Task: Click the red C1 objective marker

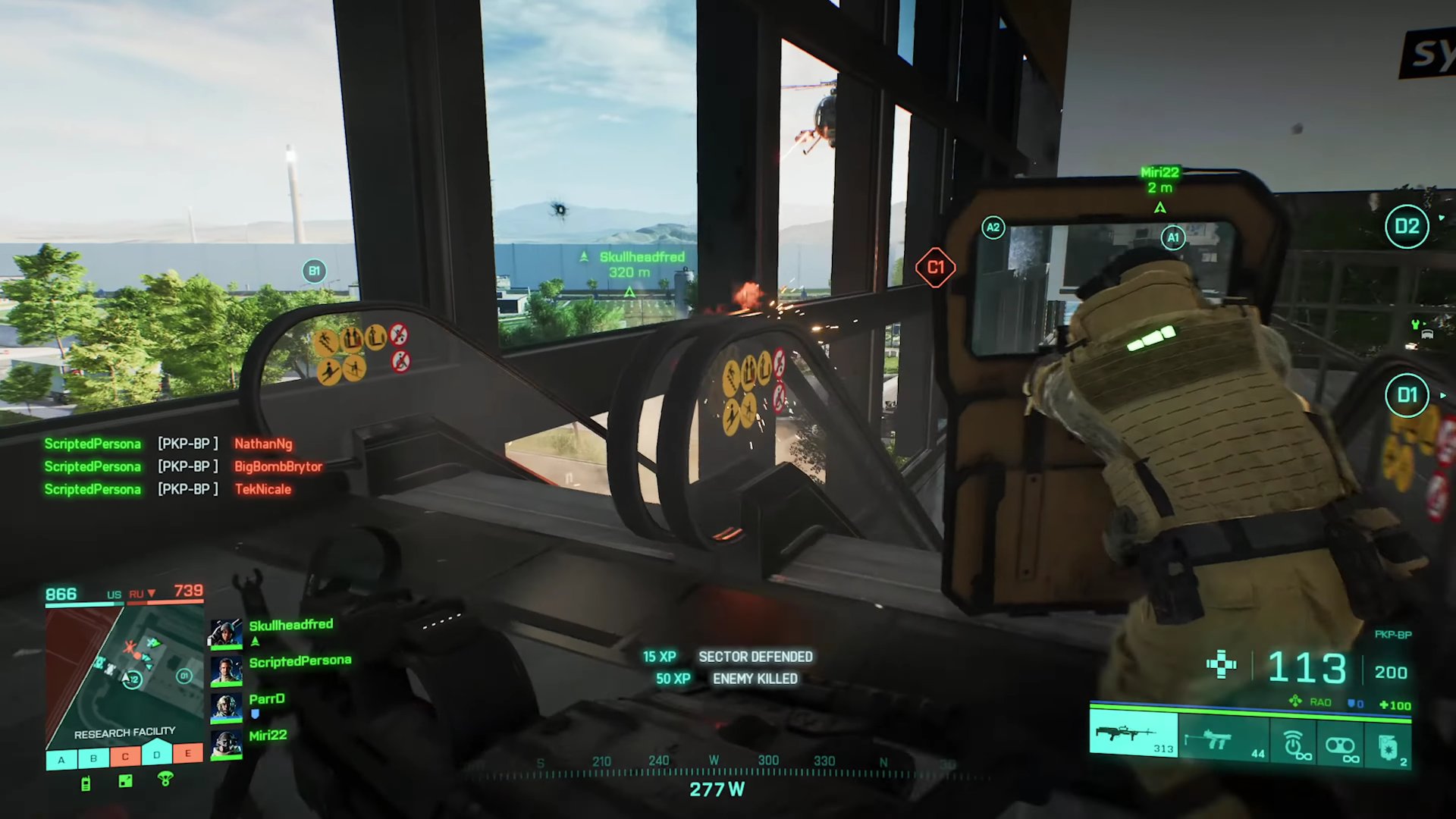Action: coord(935,267)
